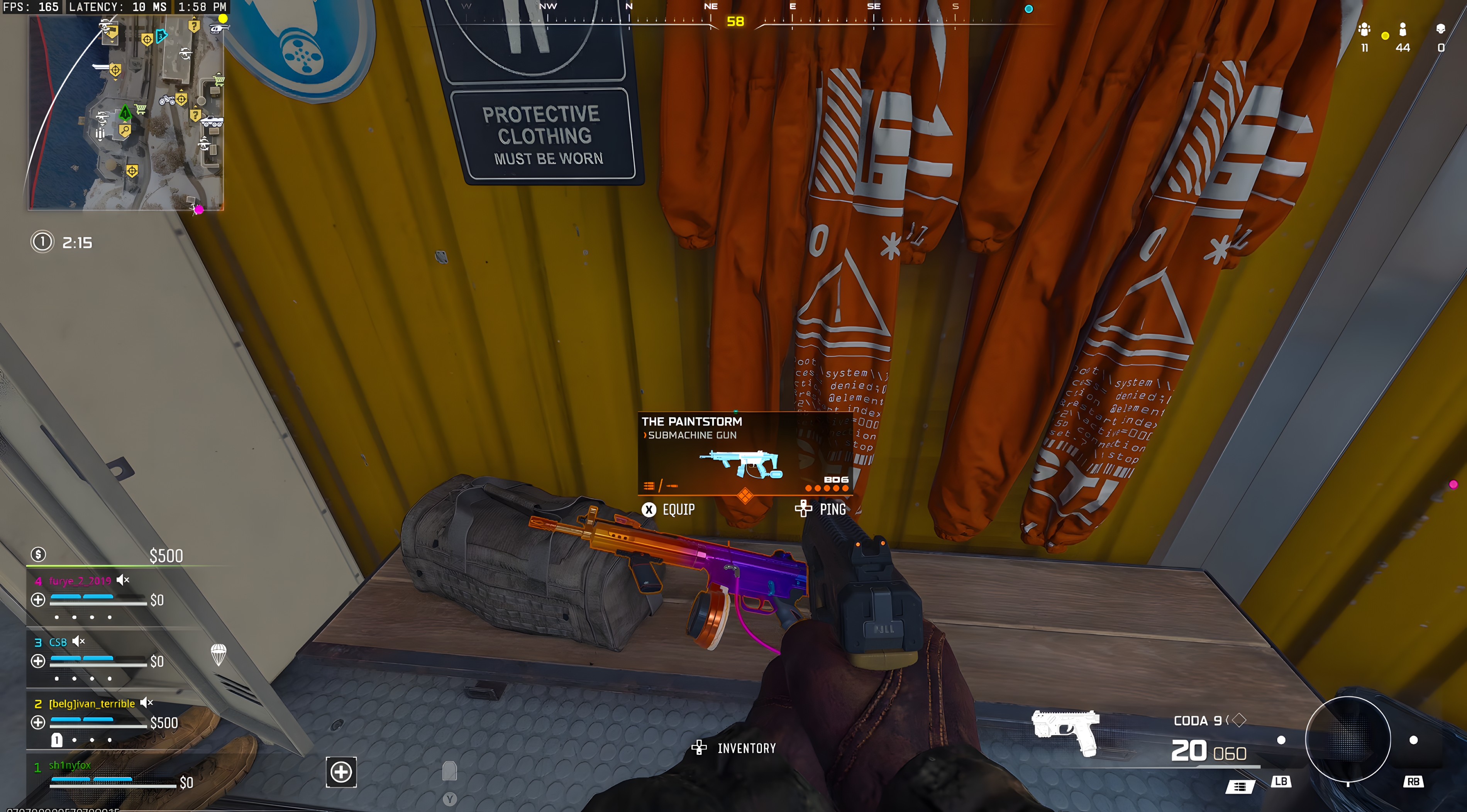Click the crosshair bounty contract icon on minimap
Screen dimensions: 1467x812
(148, 39)
